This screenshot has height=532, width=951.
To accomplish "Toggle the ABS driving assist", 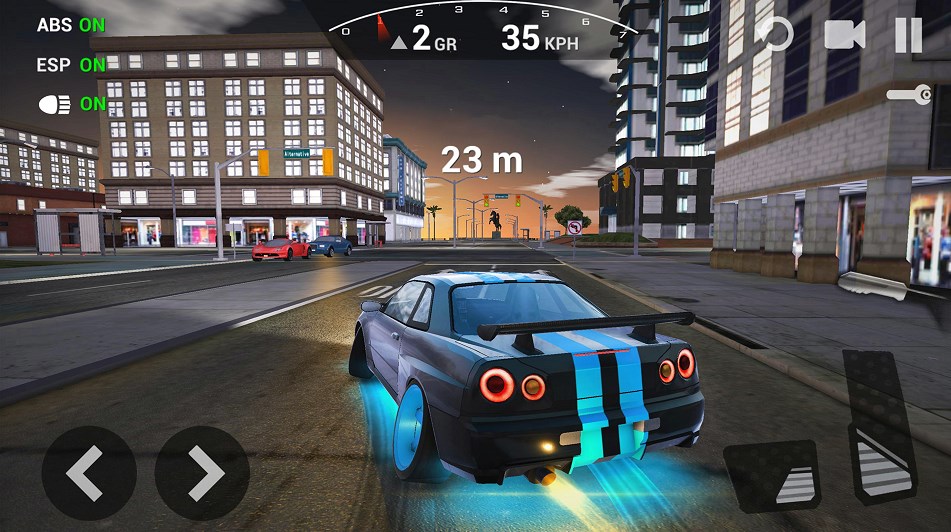I will pyautogui.click(x=70, y=25).
